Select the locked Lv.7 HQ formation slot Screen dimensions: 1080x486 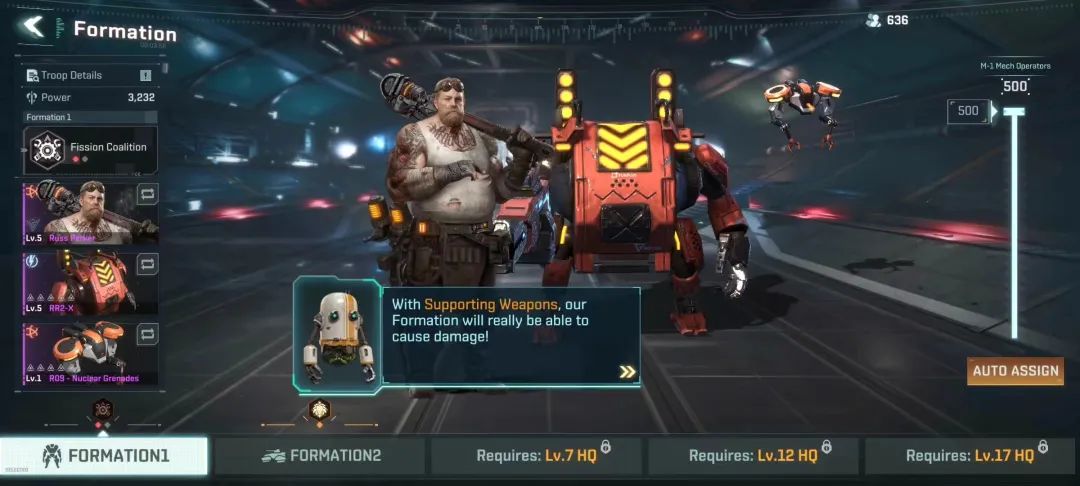538,456
